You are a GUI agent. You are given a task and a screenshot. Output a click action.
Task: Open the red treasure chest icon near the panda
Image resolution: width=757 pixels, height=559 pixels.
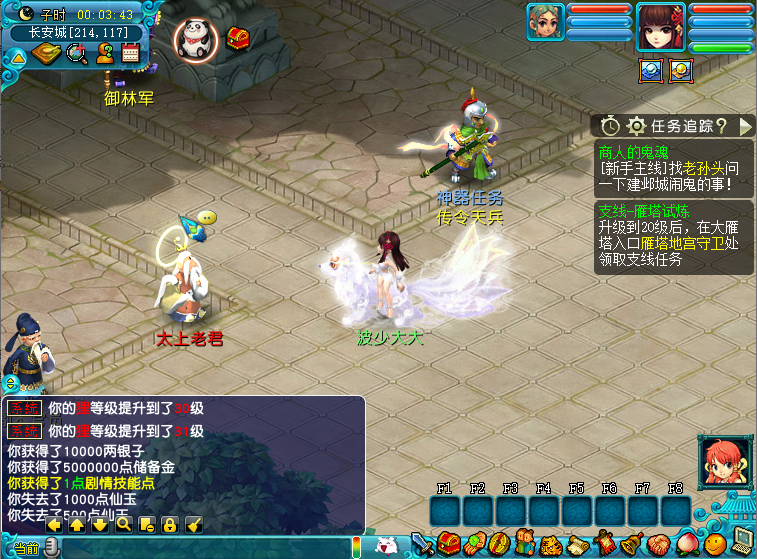point(238,39)
